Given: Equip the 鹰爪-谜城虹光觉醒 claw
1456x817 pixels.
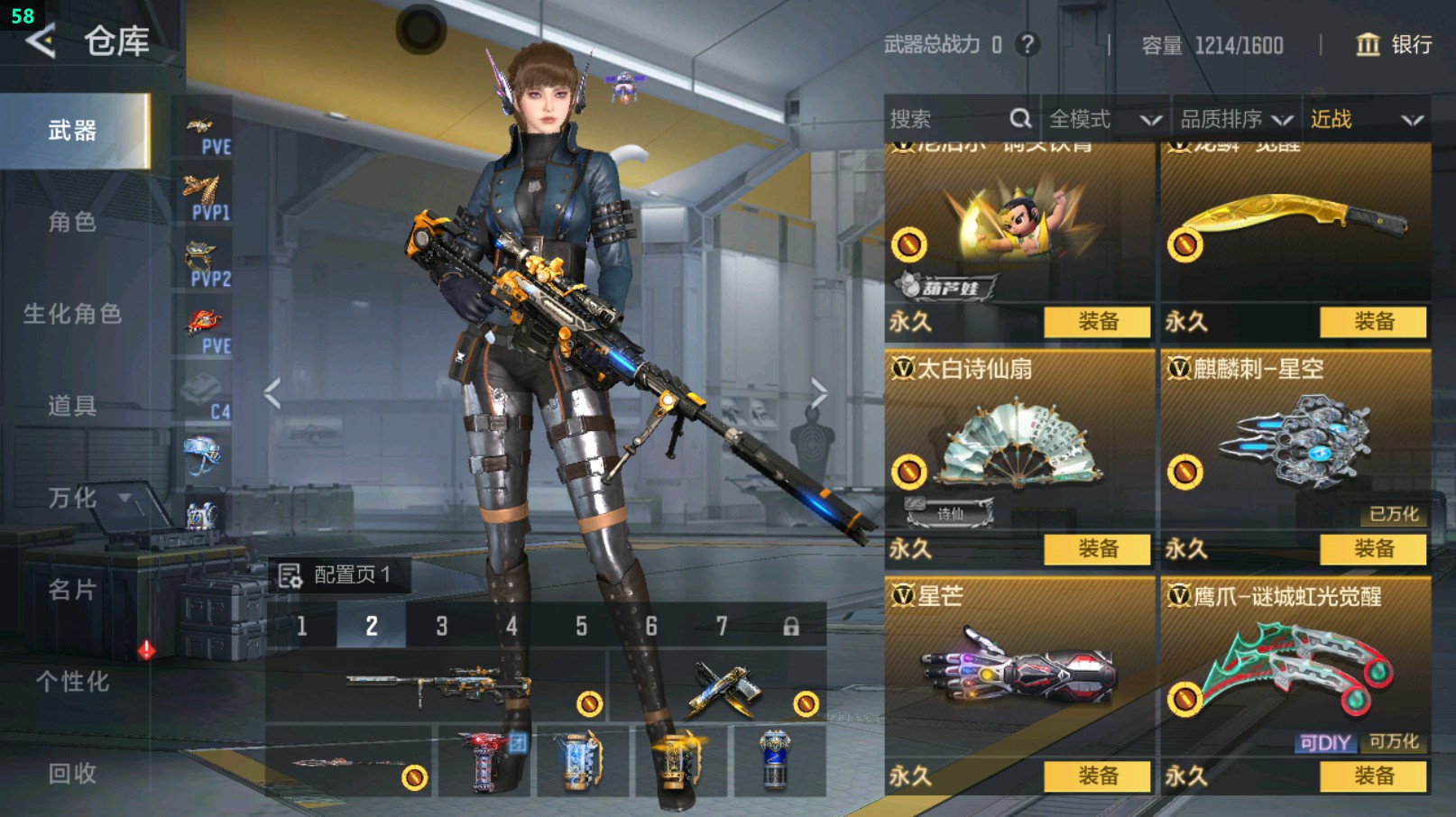Looking at the screenshot, I should pos(1373,776).
